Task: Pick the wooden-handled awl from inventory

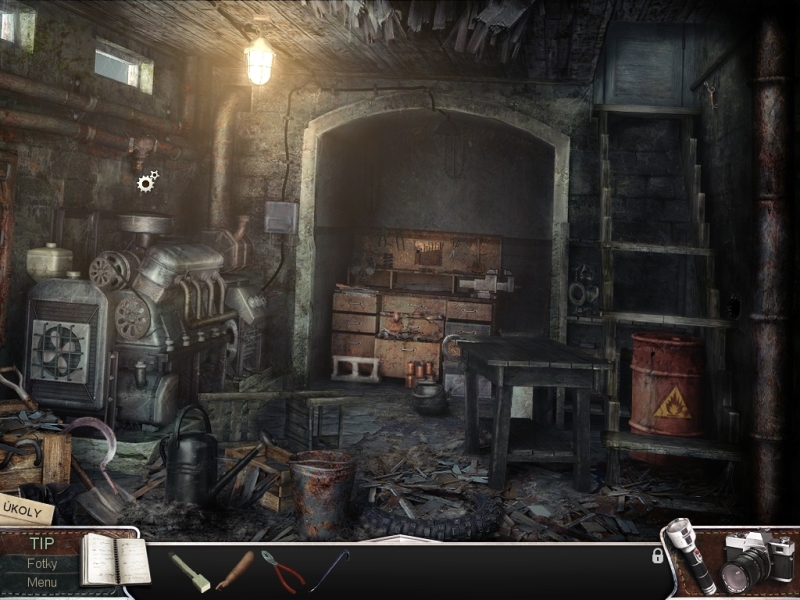Action: tap(236, 571)
